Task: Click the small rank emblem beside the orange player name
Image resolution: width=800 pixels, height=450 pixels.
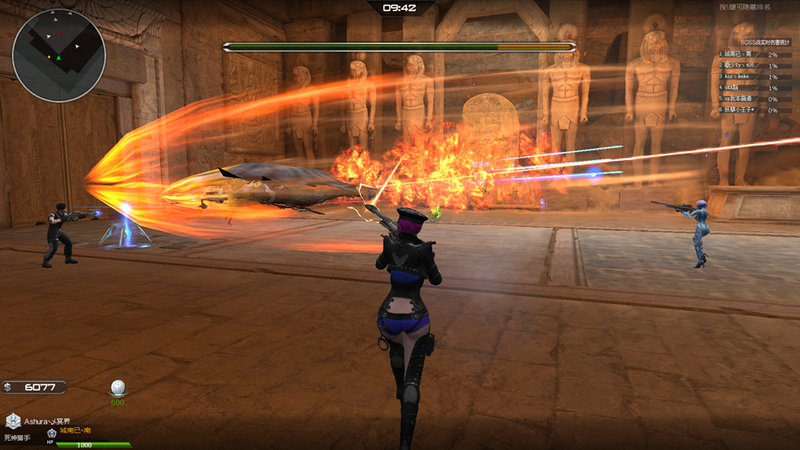Action: pyautogui.click(x=51, y=433)
